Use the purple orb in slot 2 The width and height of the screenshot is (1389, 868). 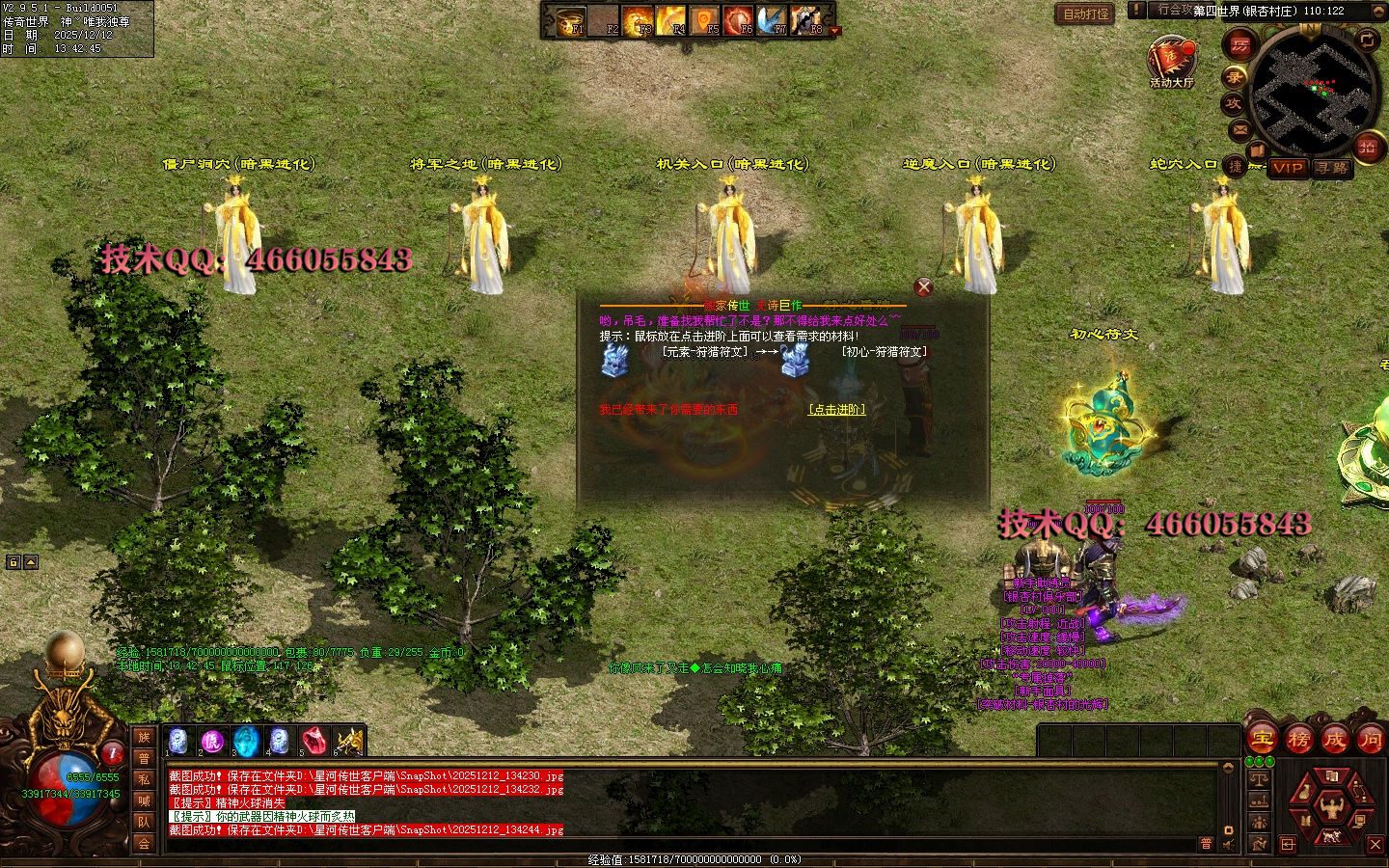pos(211,742)
